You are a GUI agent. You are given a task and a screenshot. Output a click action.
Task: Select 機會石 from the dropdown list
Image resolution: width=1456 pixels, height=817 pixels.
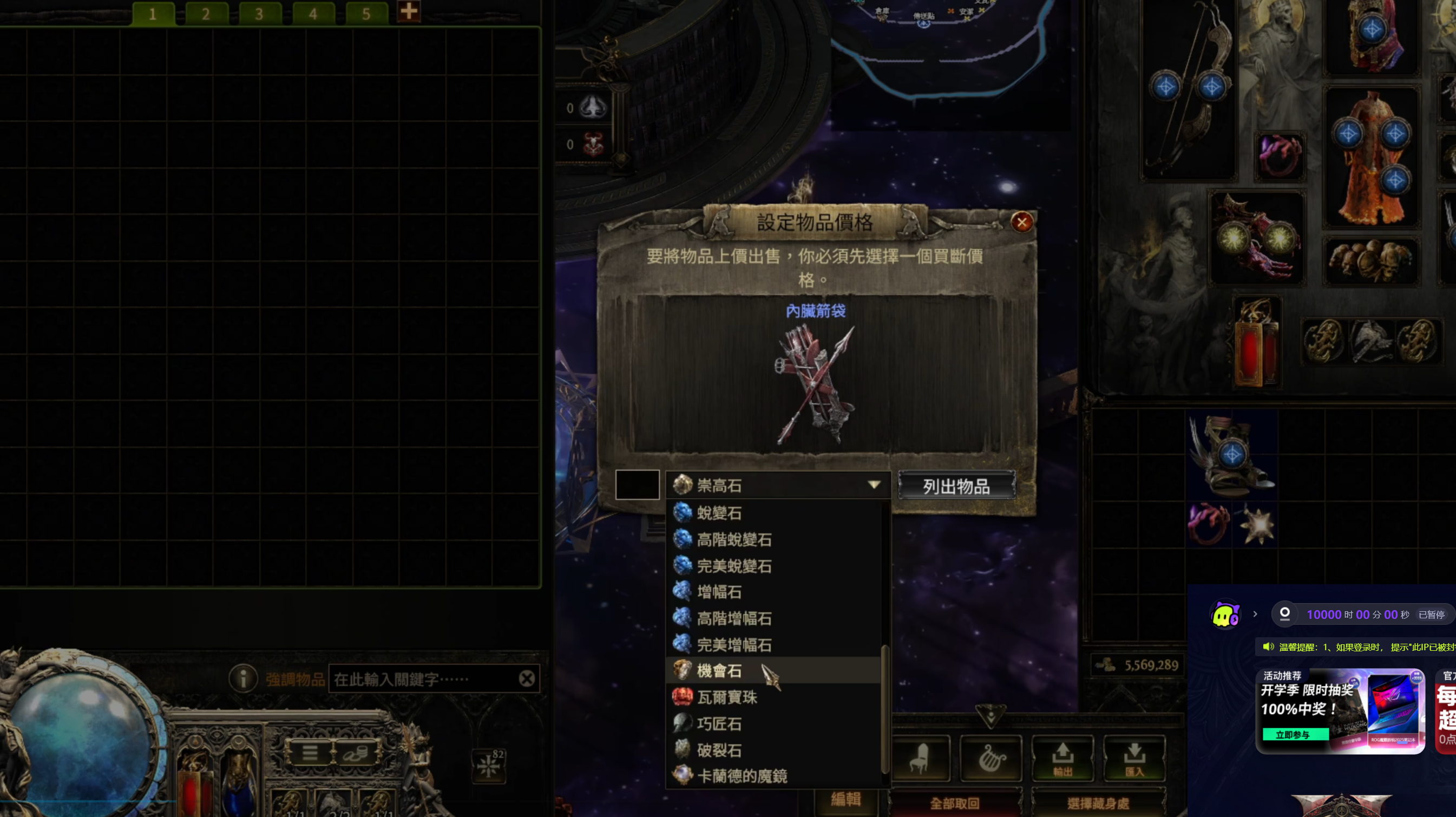[719, 671]
